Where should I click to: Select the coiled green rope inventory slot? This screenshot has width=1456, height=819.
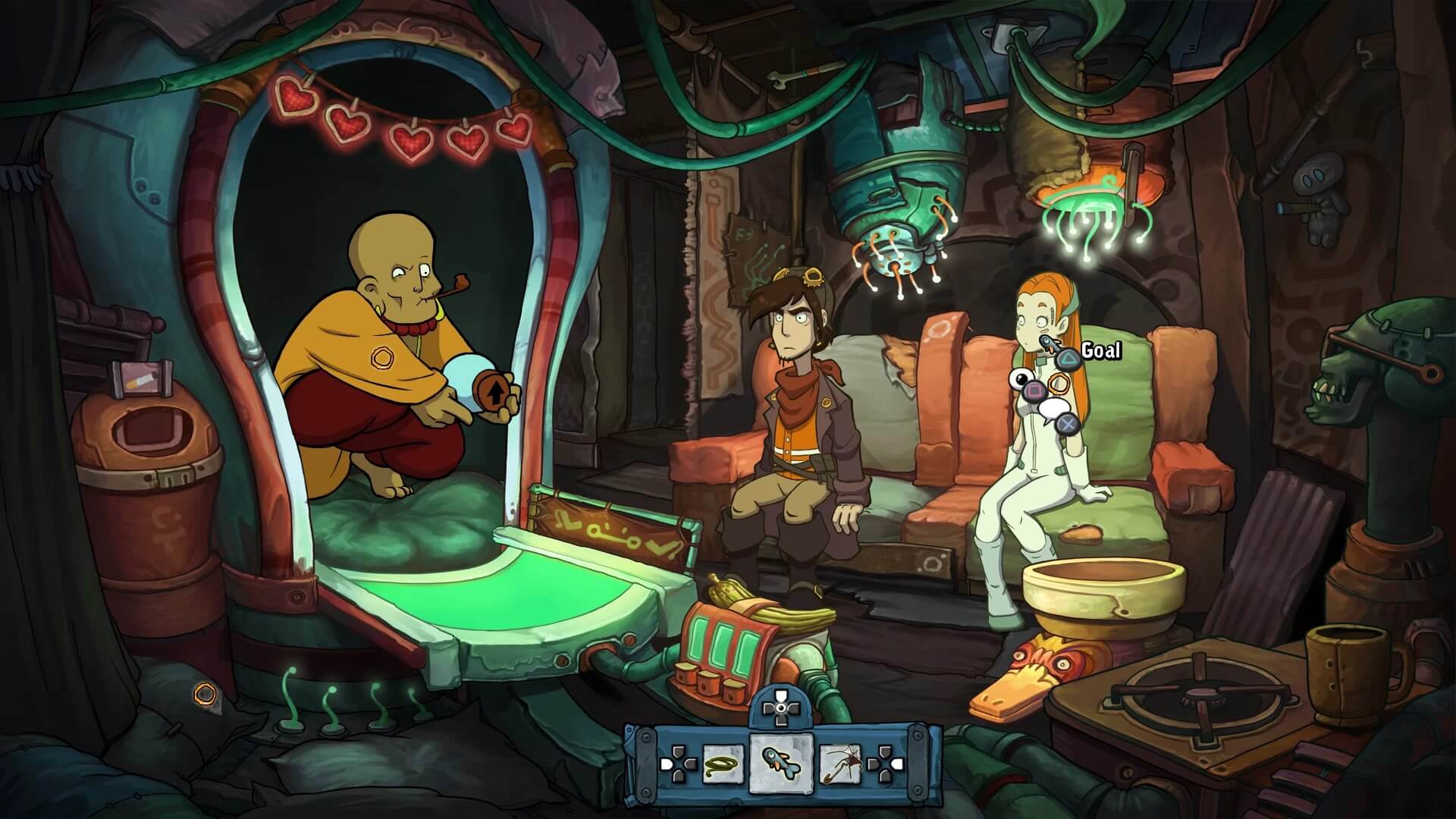click(x=723, y=763)
